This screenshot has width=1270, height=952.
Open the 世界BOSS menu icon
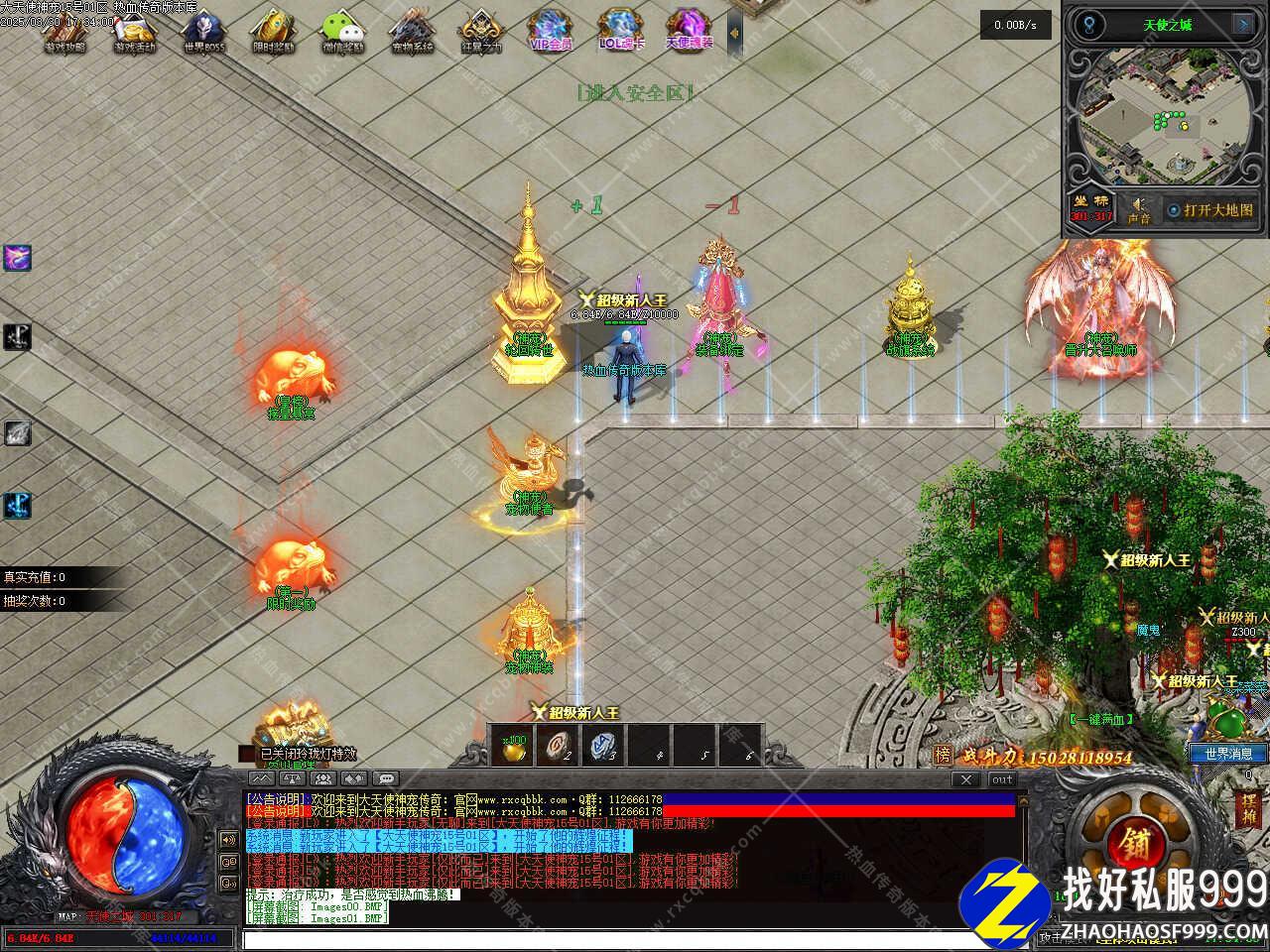point(203,31)
